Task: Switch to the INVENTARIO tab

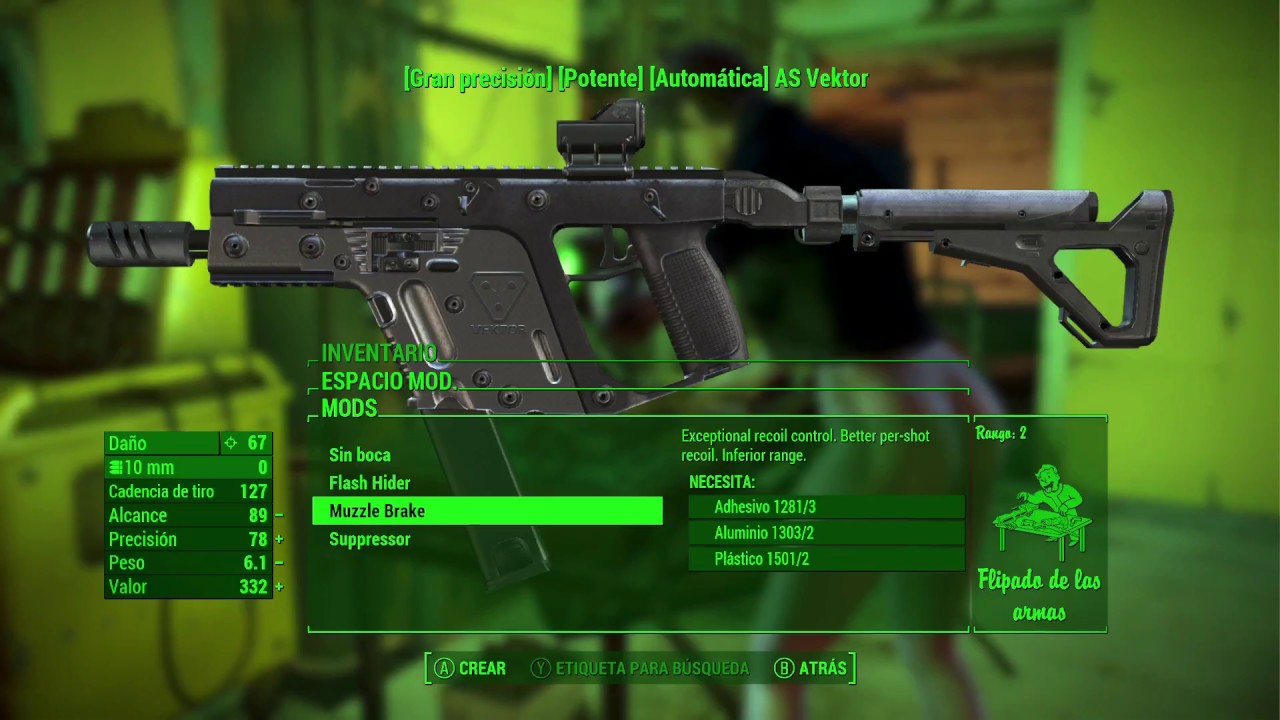Action: pos(378,354)
